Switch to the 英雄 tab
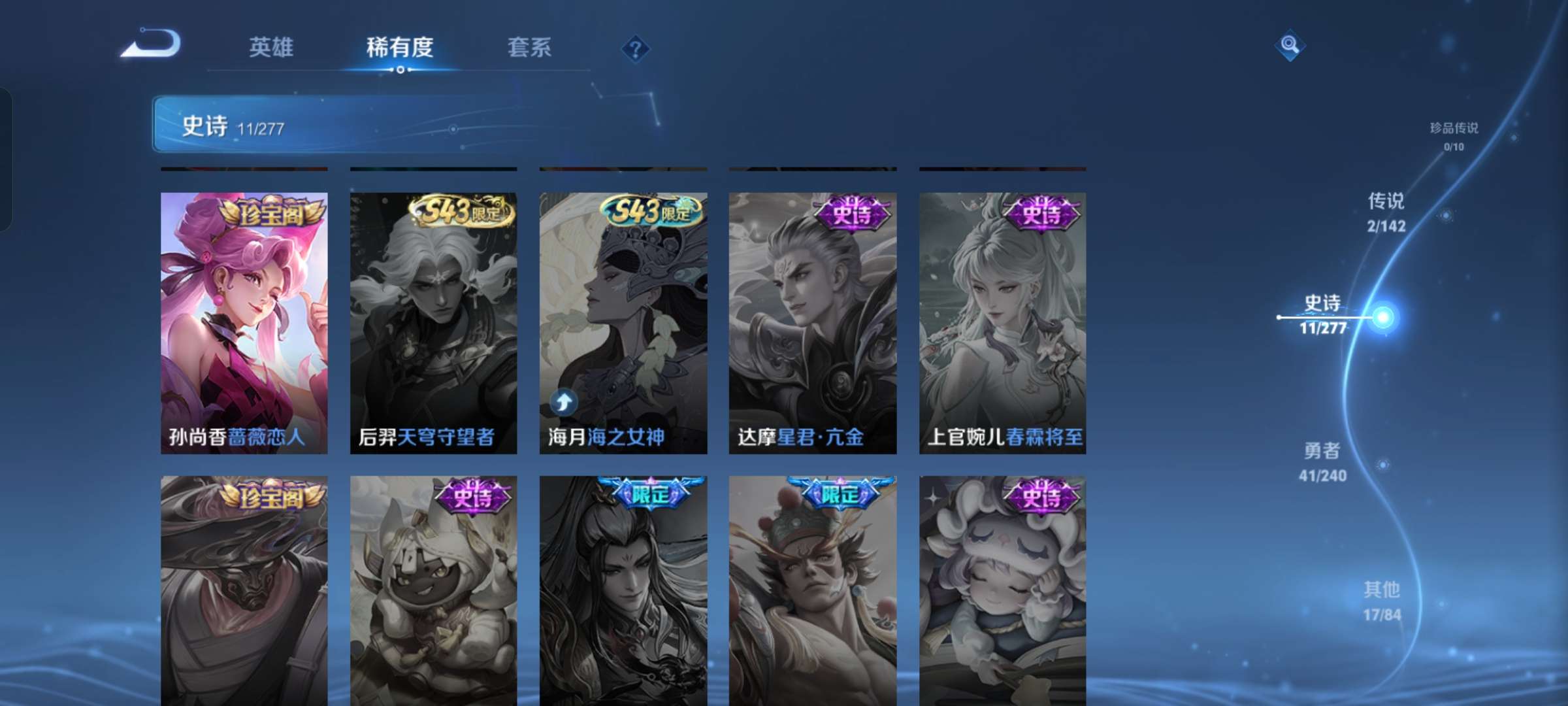1568x706 pixels. point(271,48)
